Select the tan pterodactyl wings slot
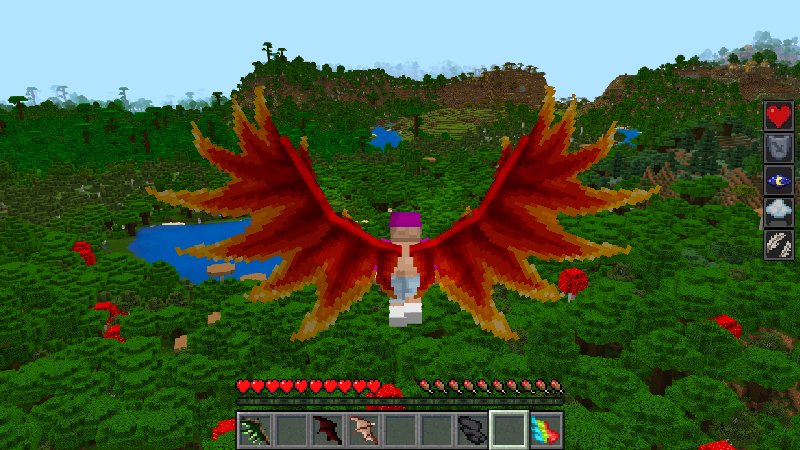This screenshot has width=800, height=450. point(363,430)
